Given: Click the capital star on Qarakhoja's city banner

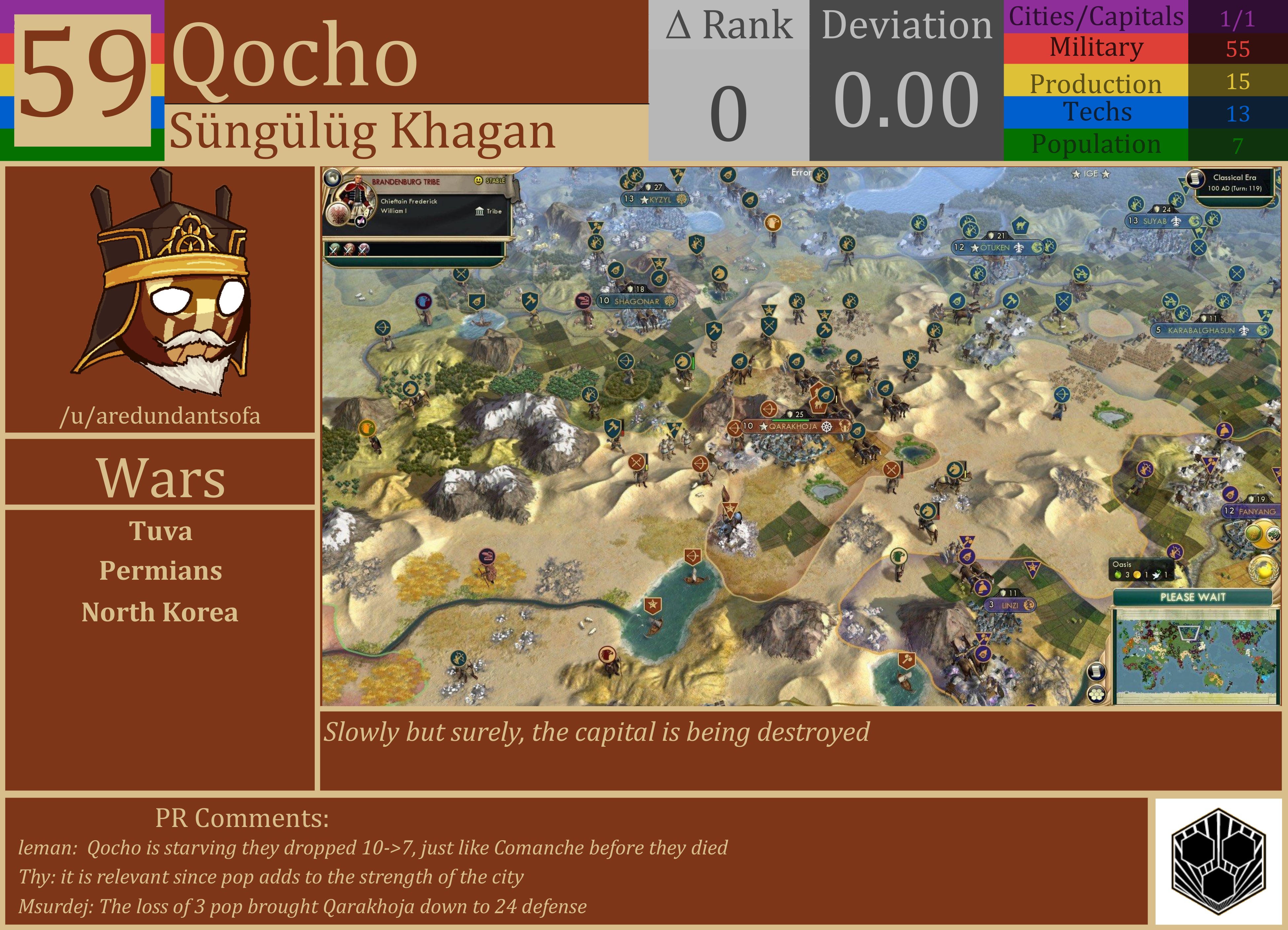Looking at the screenshot, I should 764,427.
